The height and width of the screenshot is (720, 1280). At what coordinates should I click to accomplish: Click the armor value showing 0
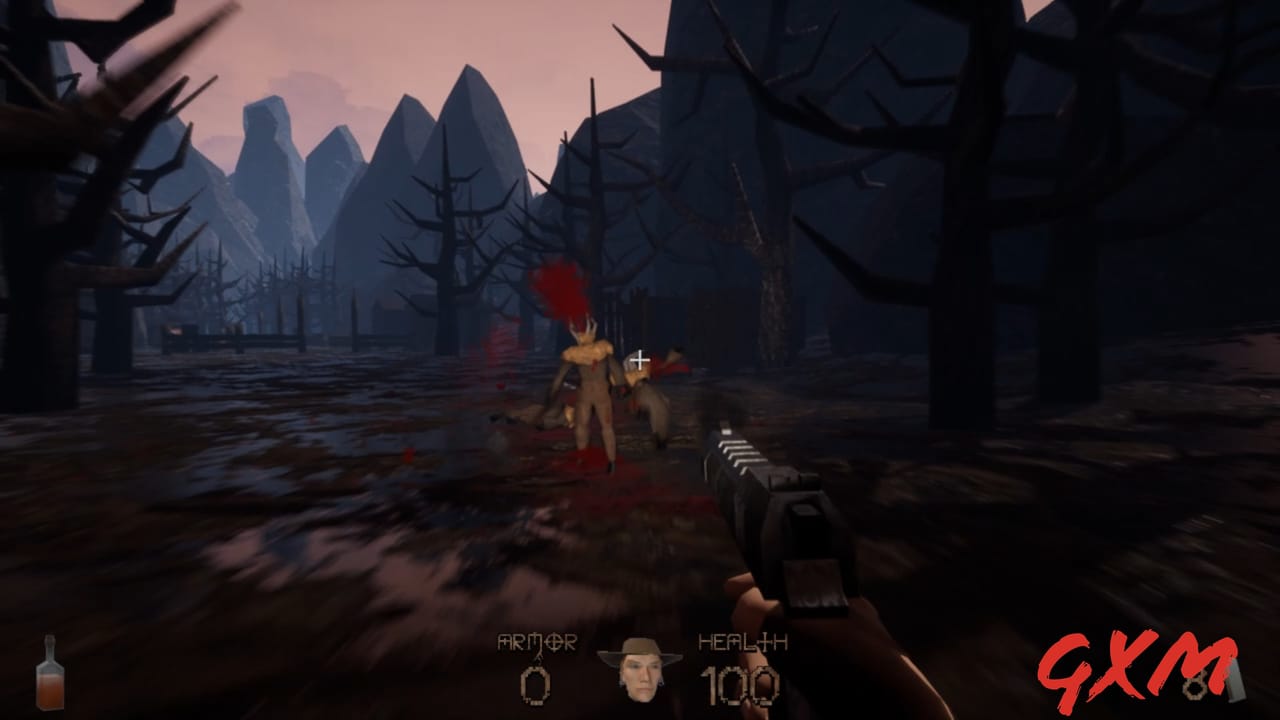pos(537,686)
